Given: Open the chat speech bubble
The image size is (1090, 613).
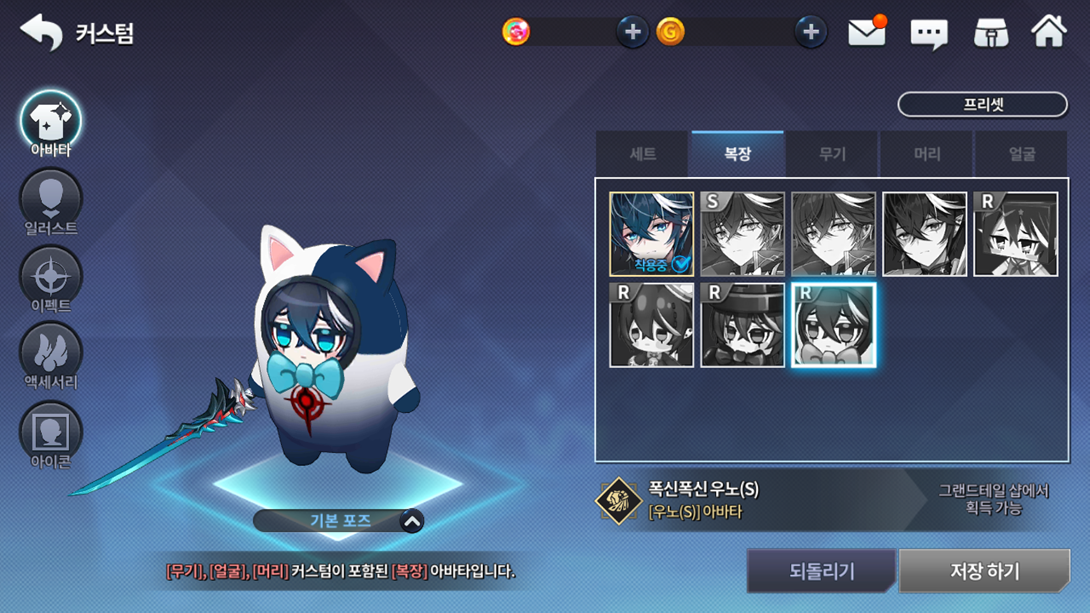Looking at the screenshot, I should click(928, 33).
